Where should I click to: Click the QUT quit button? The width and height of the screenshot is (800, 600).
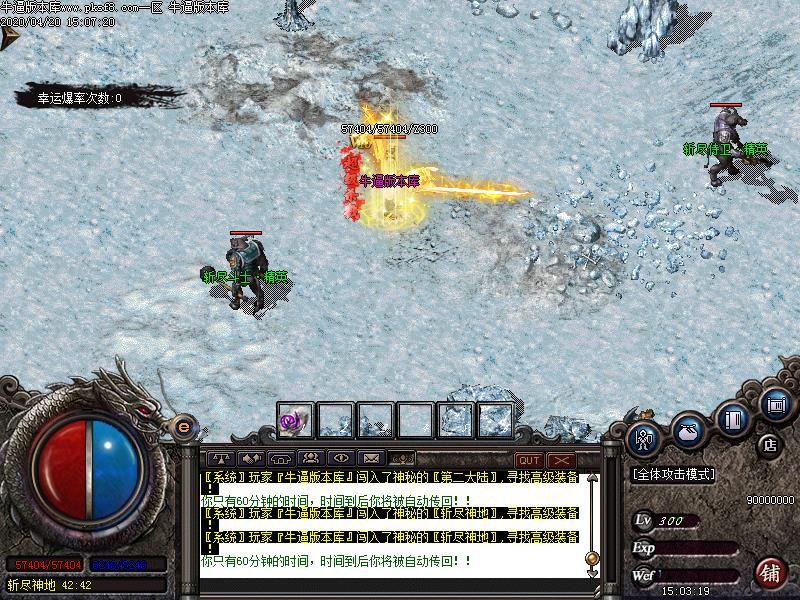coord(529,460)
